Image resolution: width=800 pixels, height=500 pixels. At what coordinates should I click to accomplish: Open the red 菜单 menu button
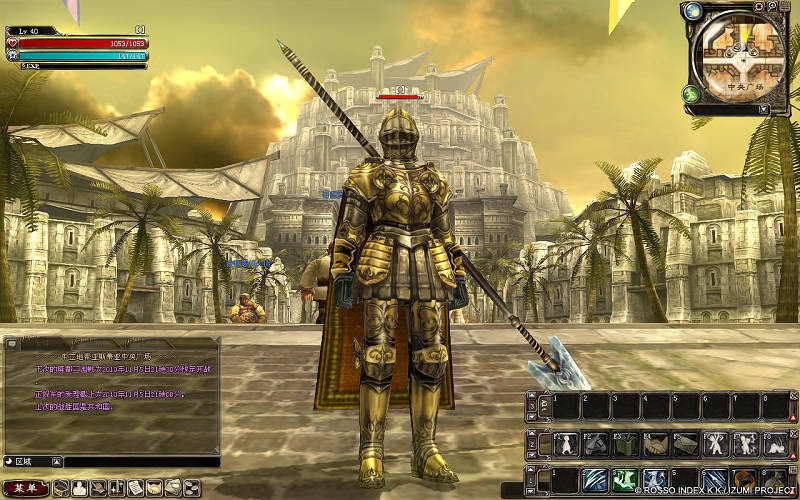[25, 488]
